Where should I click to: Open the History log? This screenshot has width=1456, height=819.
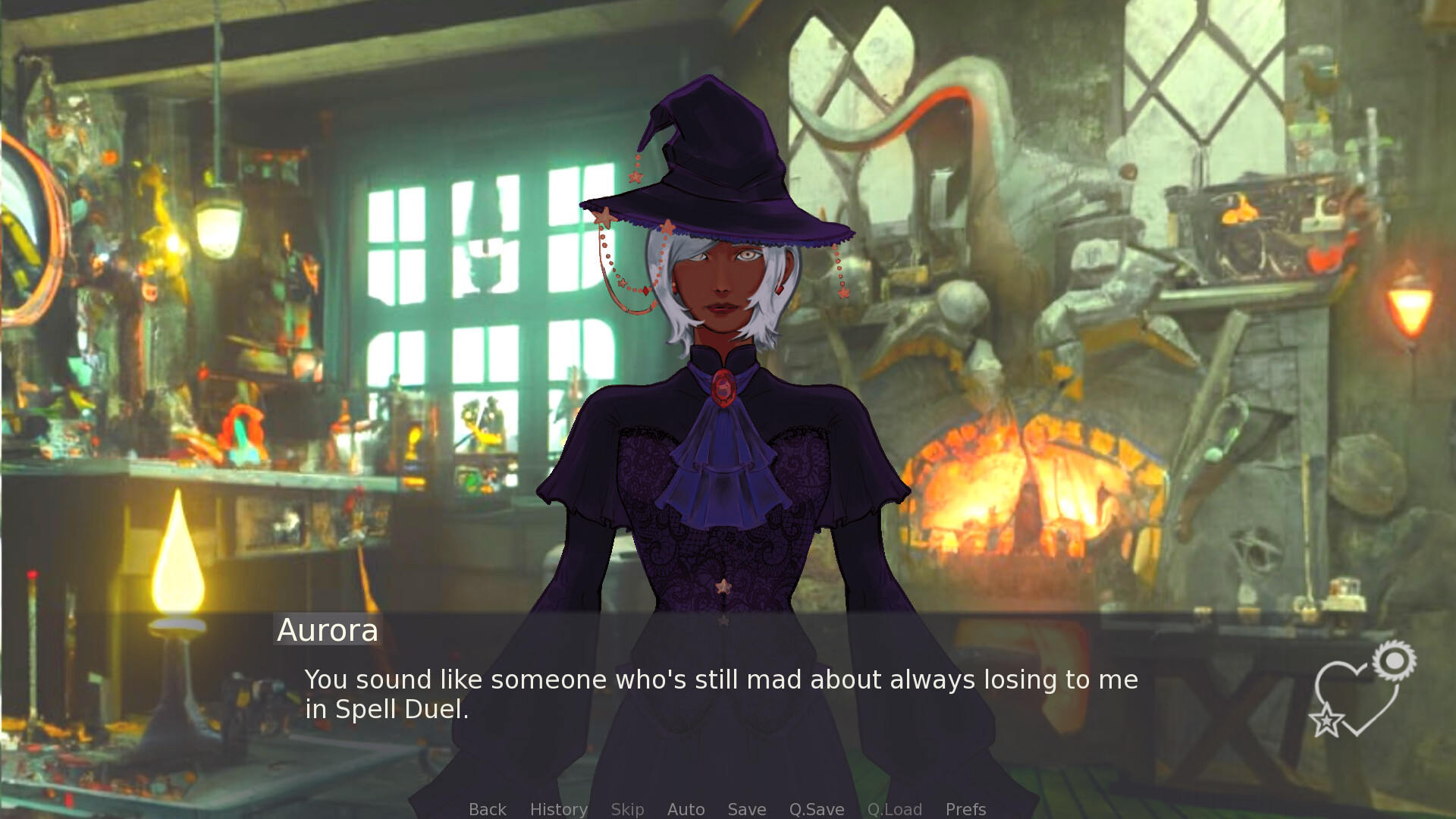[x=558, y=809]
